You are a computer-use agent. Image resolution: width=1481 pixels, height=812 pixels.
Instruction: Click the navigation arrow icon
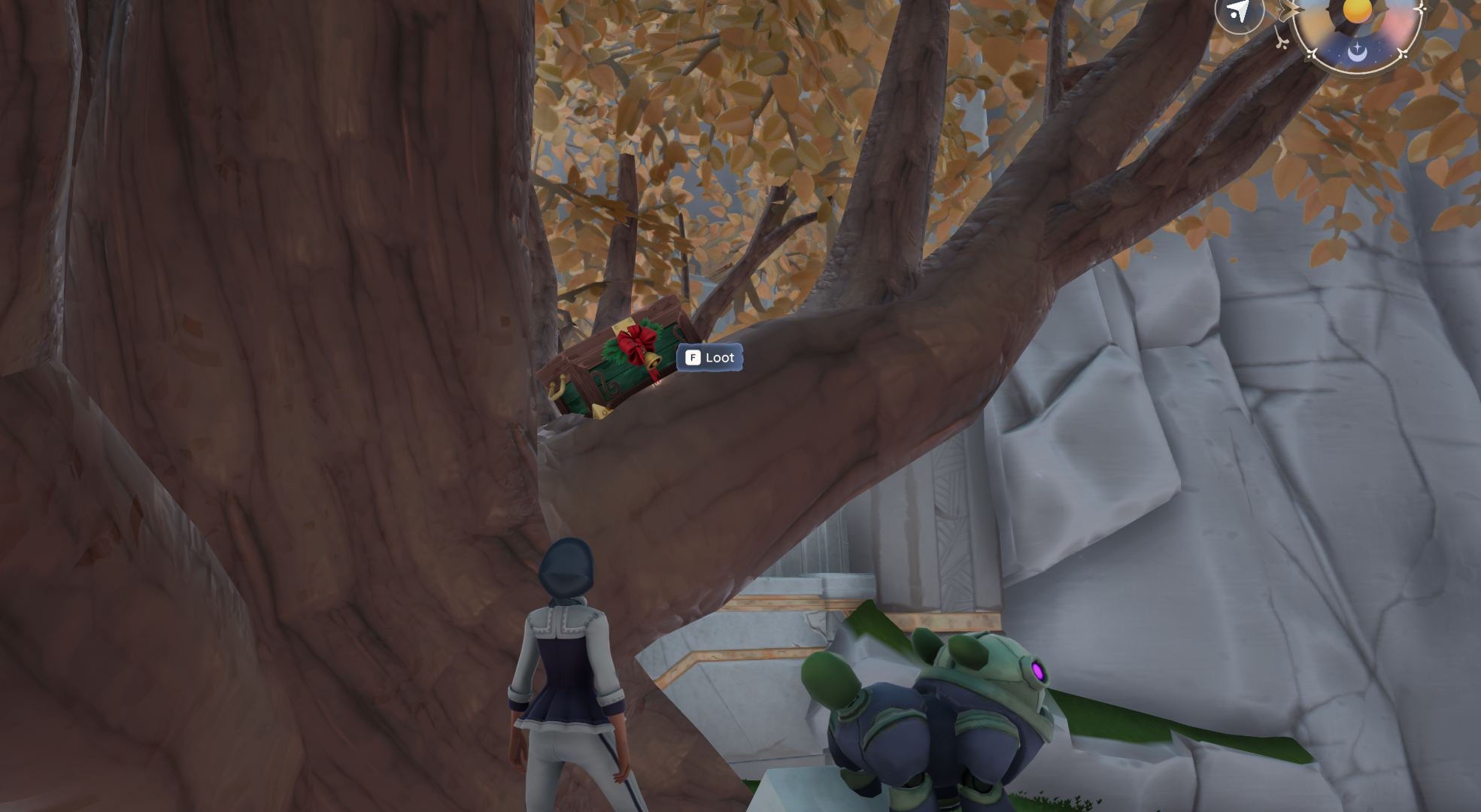(1238, 12)
